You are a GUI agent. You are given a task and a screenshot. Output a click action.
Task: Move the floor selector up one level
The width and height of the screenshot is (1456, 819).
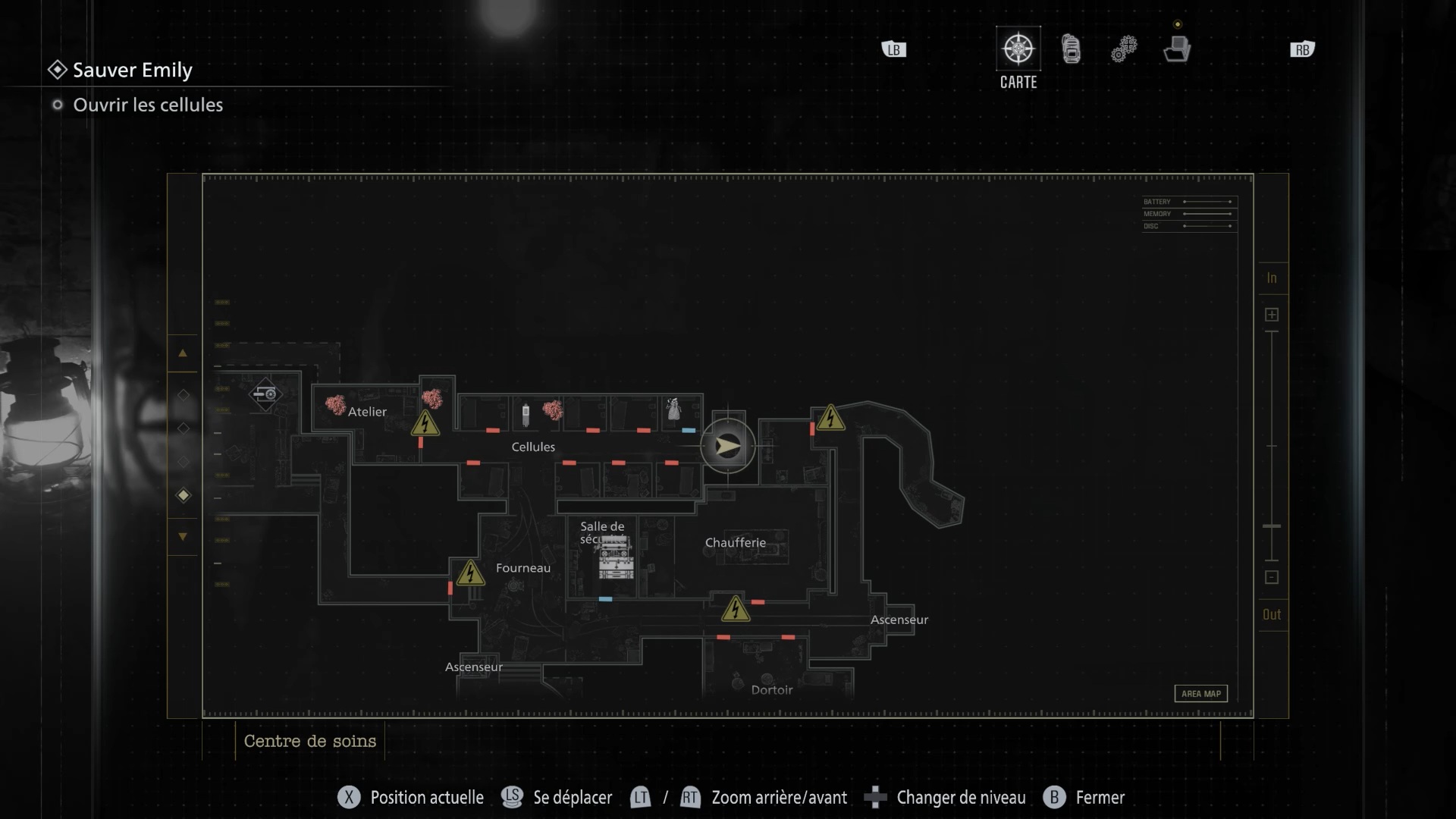pyautogui.click(x=183, y=353)
